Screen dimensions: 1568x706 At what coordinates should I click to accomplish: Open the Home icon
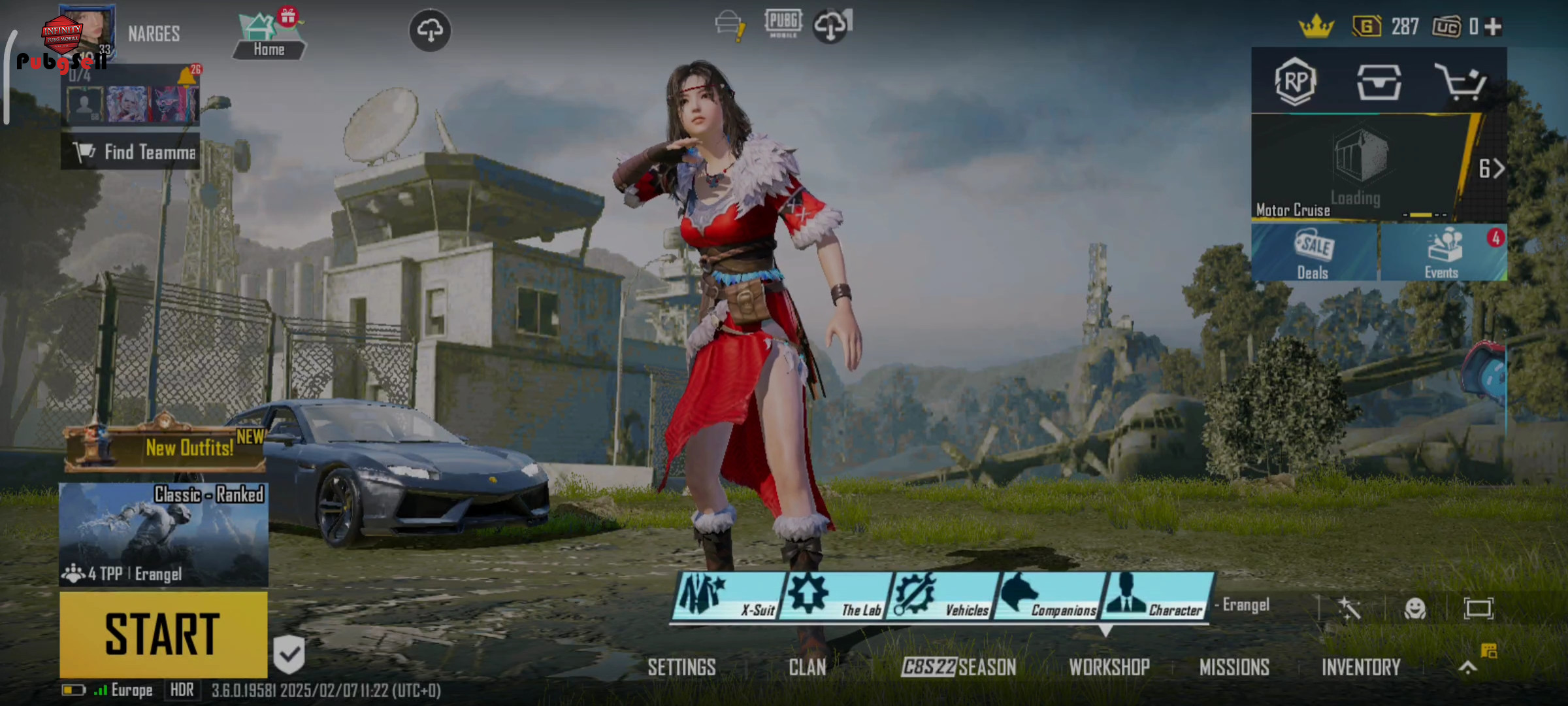269,37
